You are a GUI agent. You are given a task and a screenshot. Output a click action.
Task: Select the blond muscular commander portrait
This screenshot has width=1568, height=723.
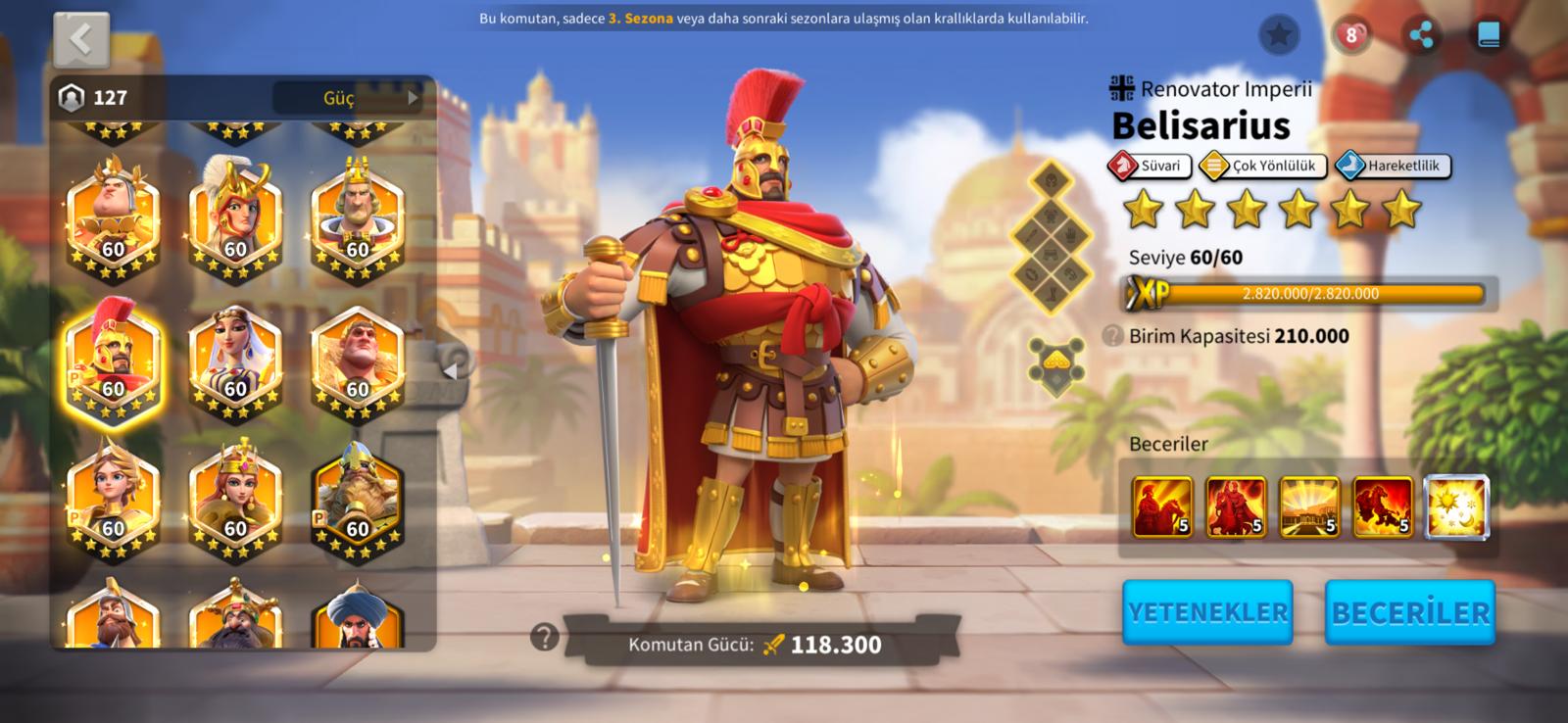358,361
